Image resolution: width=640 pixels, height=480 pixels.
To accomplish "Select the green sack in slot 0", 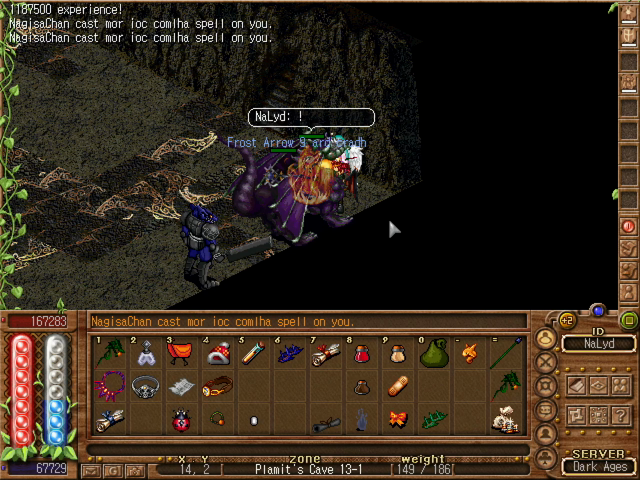I will coord(433,354).
